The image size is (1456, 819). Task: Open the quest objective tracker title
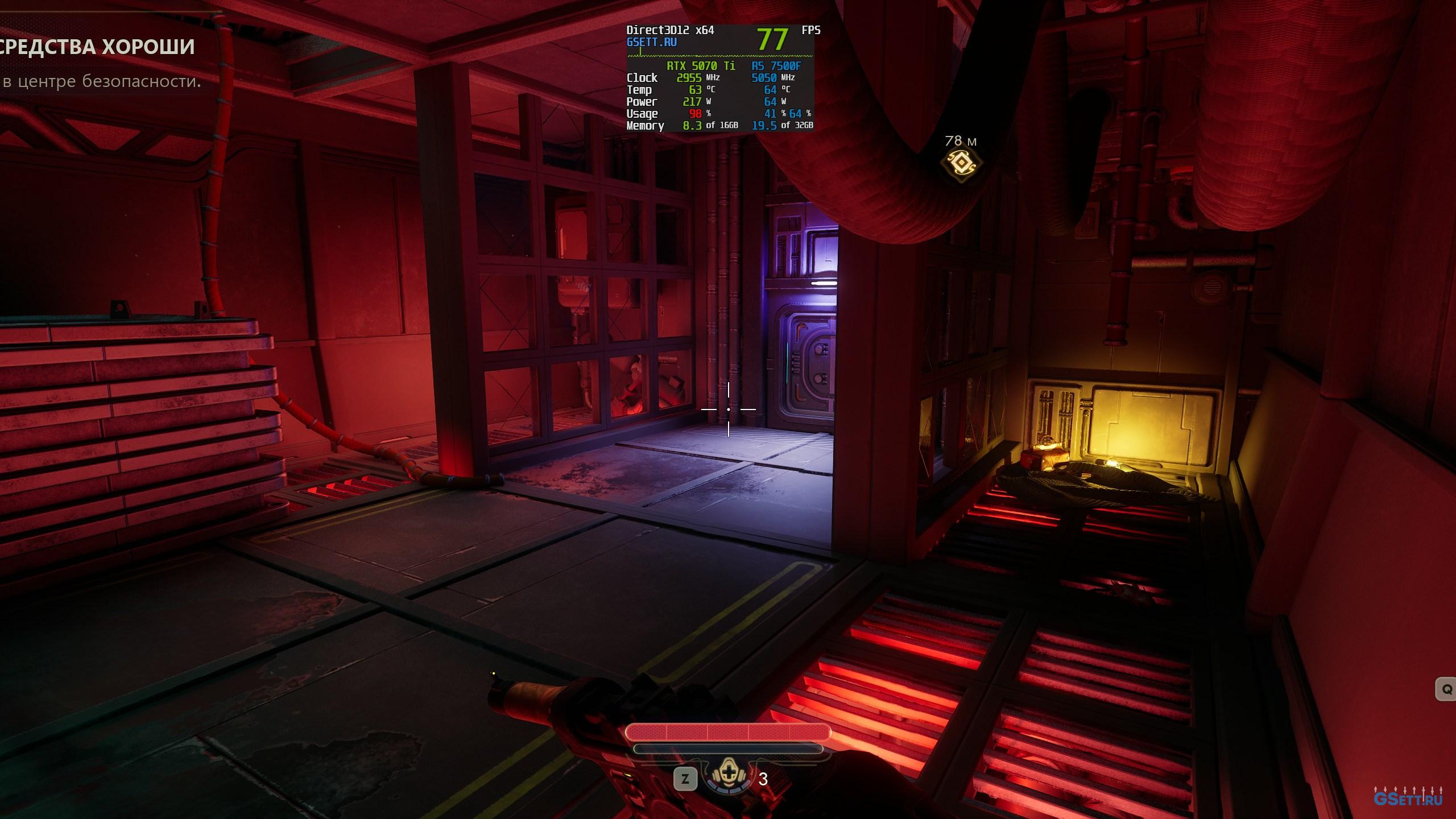pos(97,47)
